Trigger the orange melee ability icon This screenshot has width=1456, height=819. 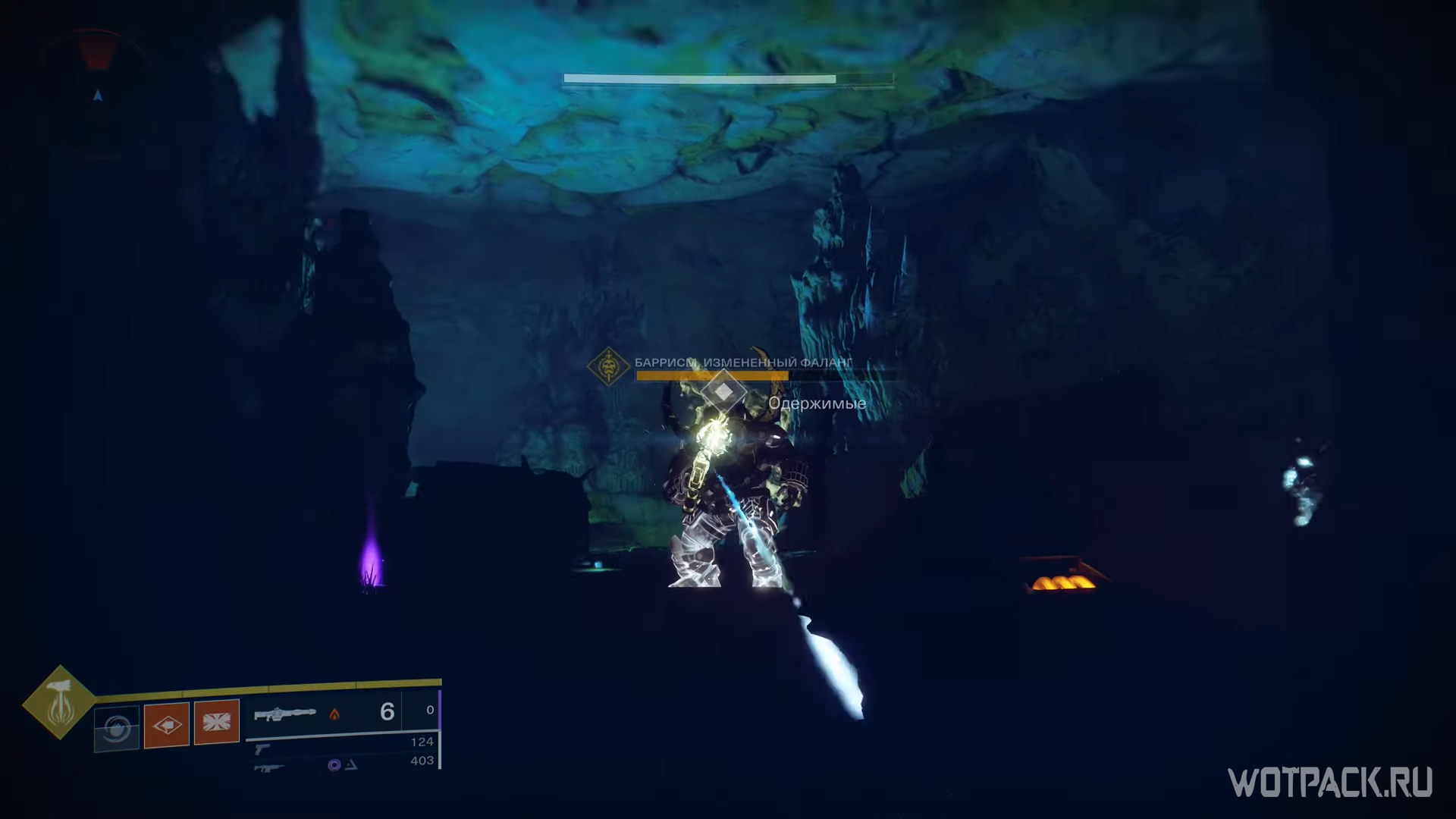click(217, 721)
